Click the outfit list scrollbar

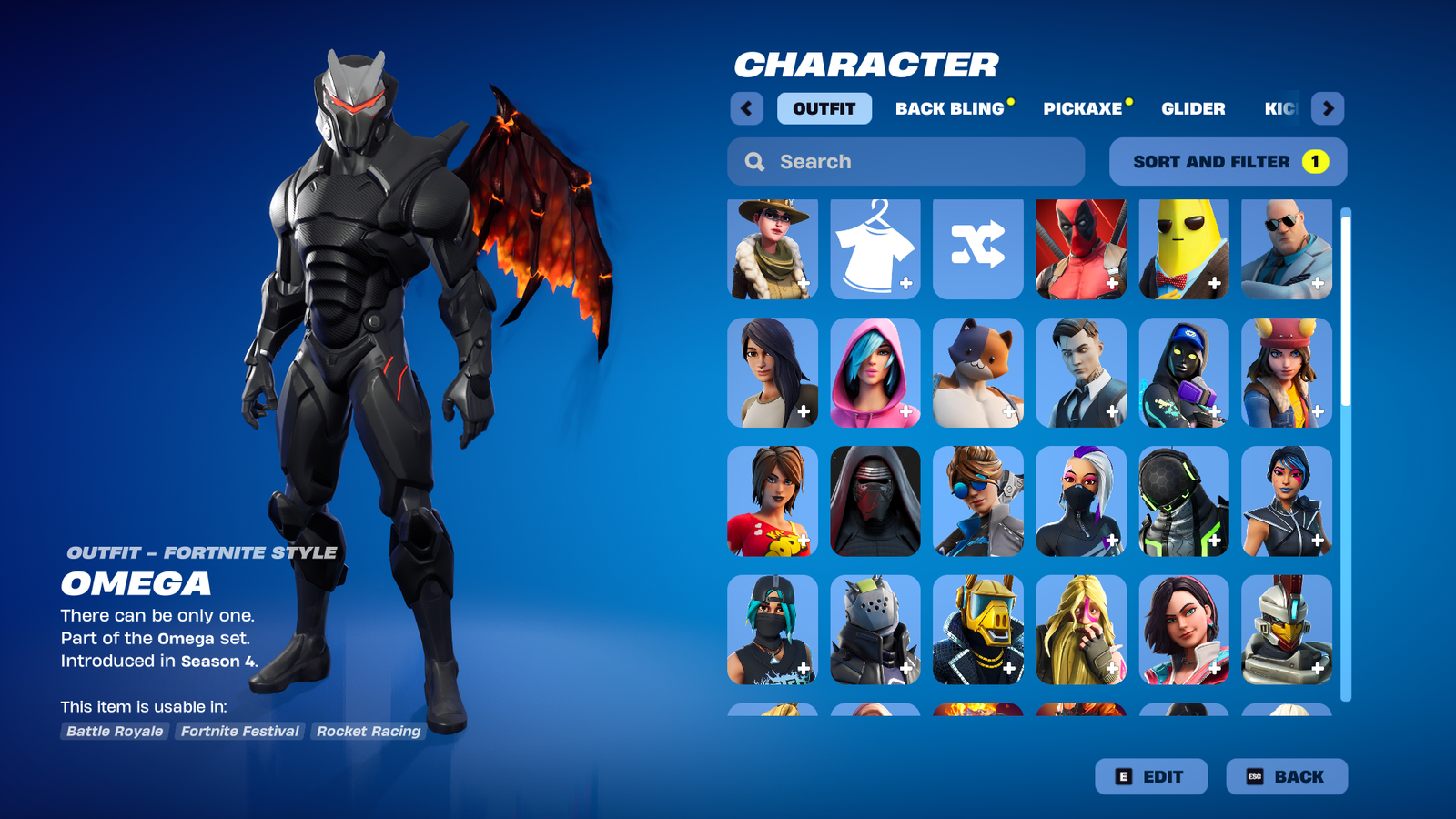pyautogui.click(x=1346, y=455)
